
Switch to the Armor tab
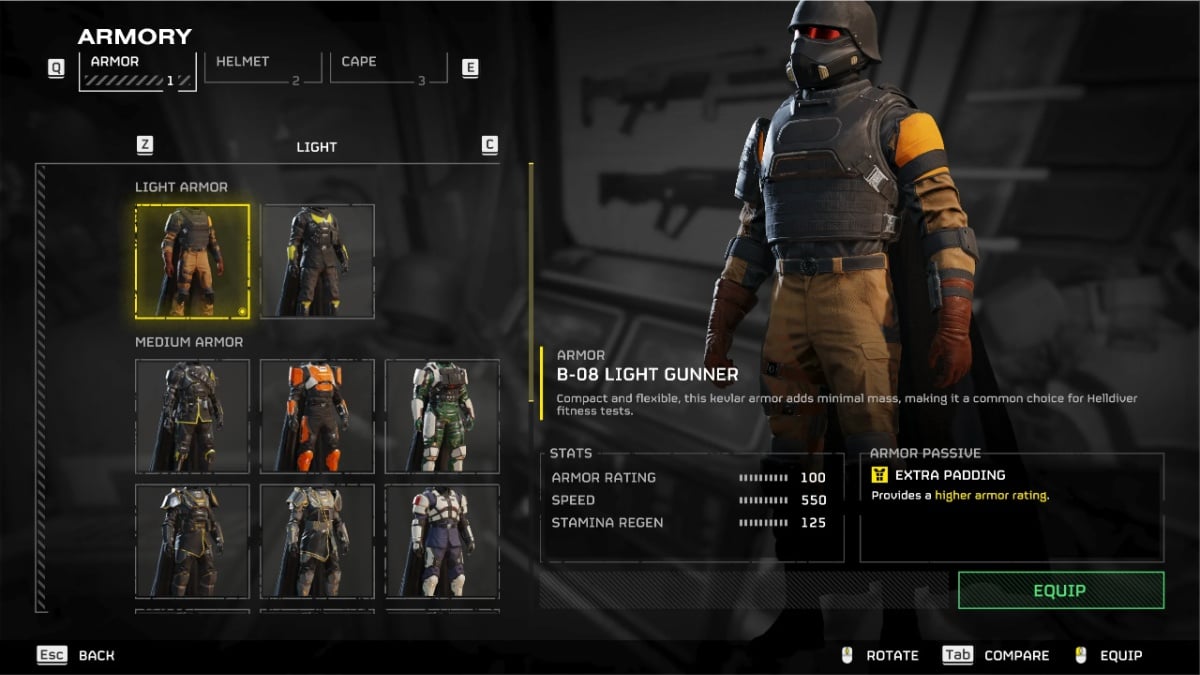(x=137, y=70)
